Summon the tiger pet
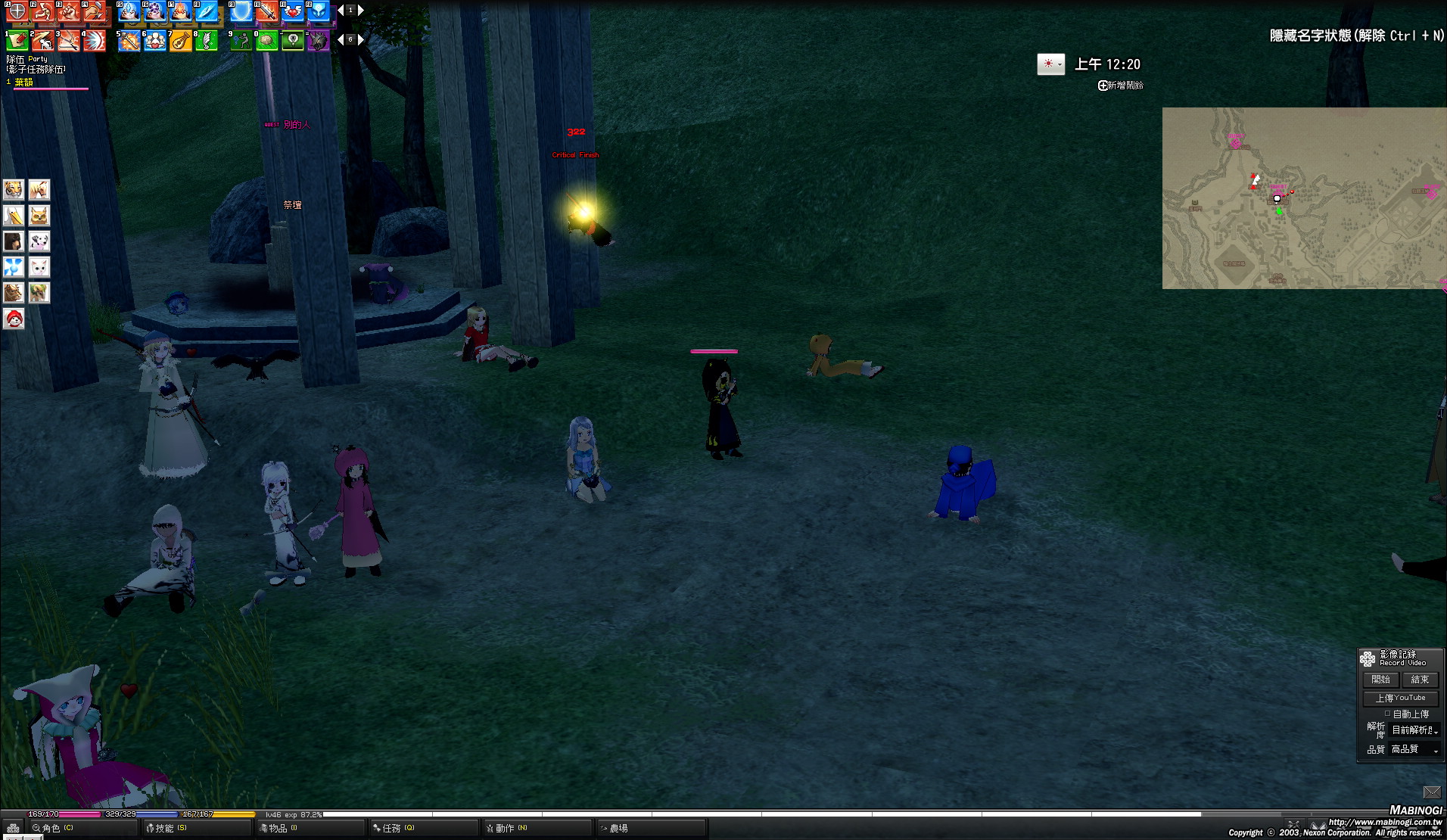This screenshot has width=1447, height=840. (14, 189)
